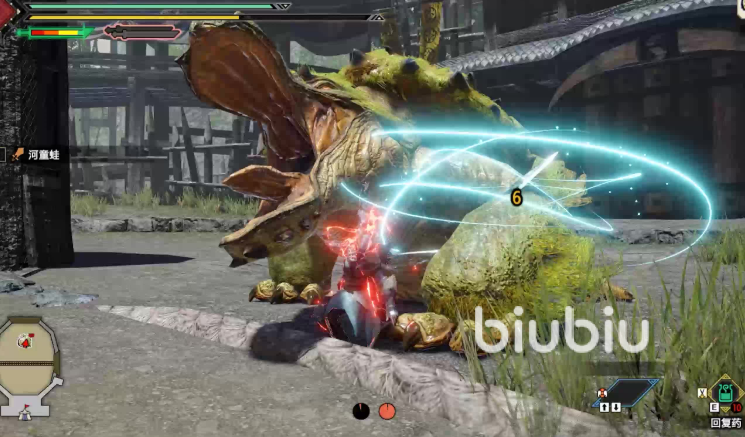The height and width of the screenshot is (437, 745).
Task: Click the red monster marker on the minimap
Action: (27, 343)
